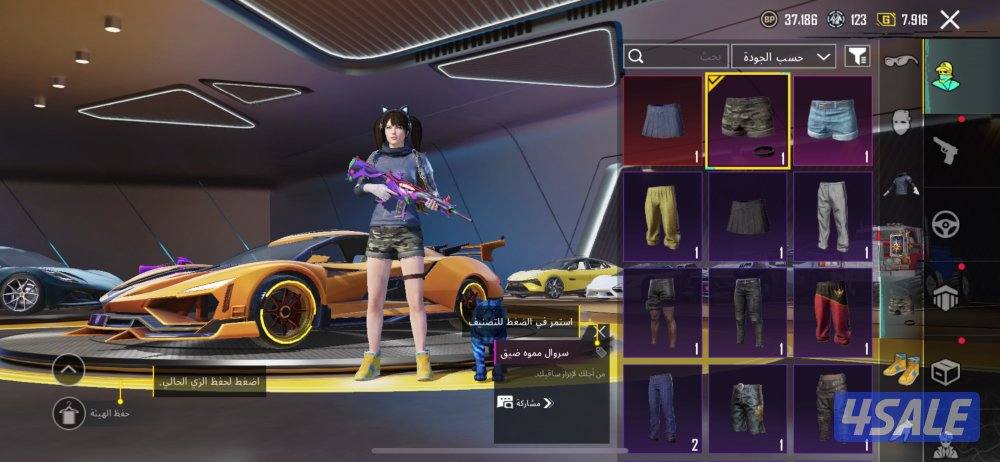Expand the up-arrow button above save outfit
1000x462 pixels.
(68, 370)
